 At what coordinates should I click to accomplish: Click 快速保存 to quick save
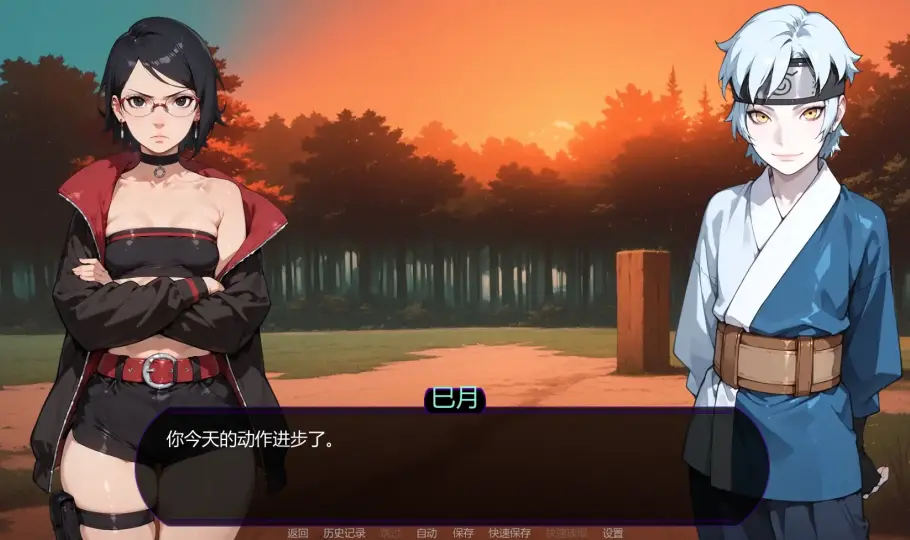(x=509, y=533)
